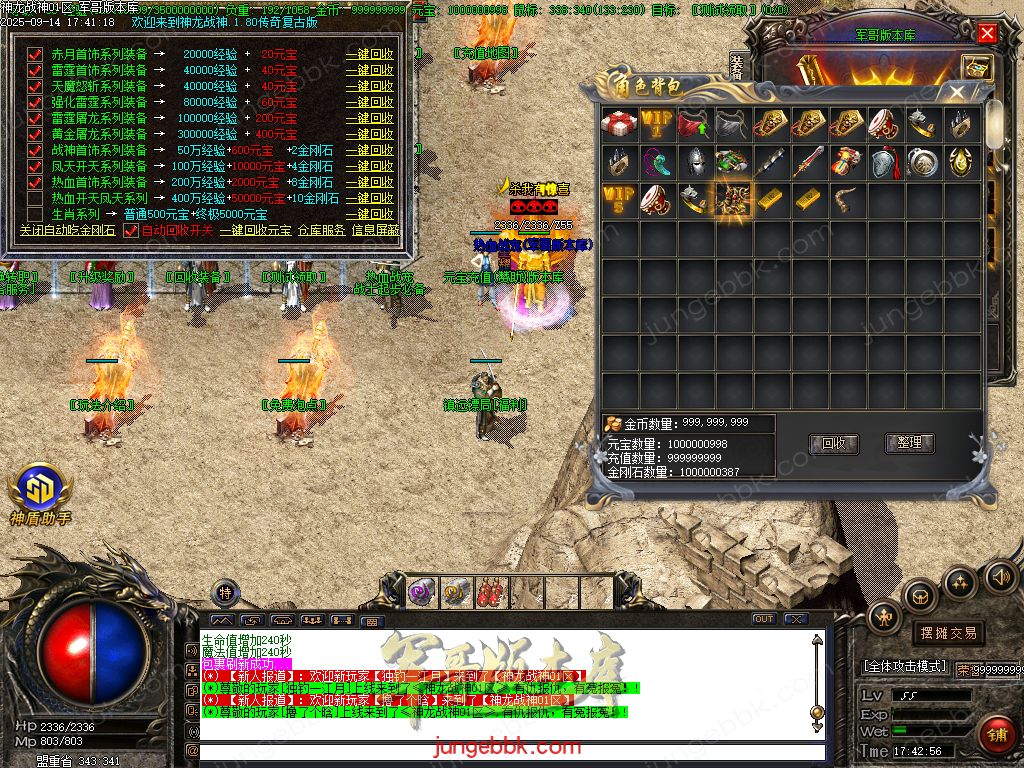Viewport: 1024px width, 768px height.
Task: Tick the 热血开天凤天系列 checkbox
Action: (36, 198)
